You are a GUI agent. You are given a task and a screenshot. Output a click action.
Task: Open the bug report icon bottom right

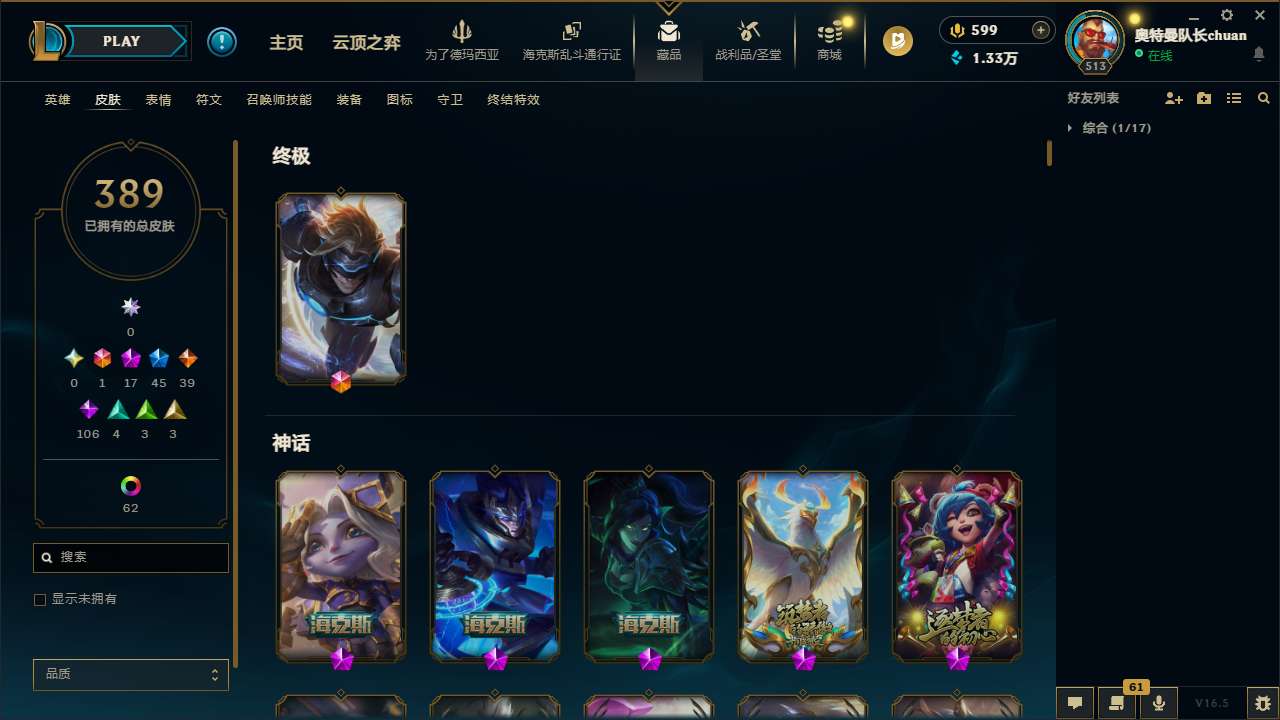click(1240, 702)
